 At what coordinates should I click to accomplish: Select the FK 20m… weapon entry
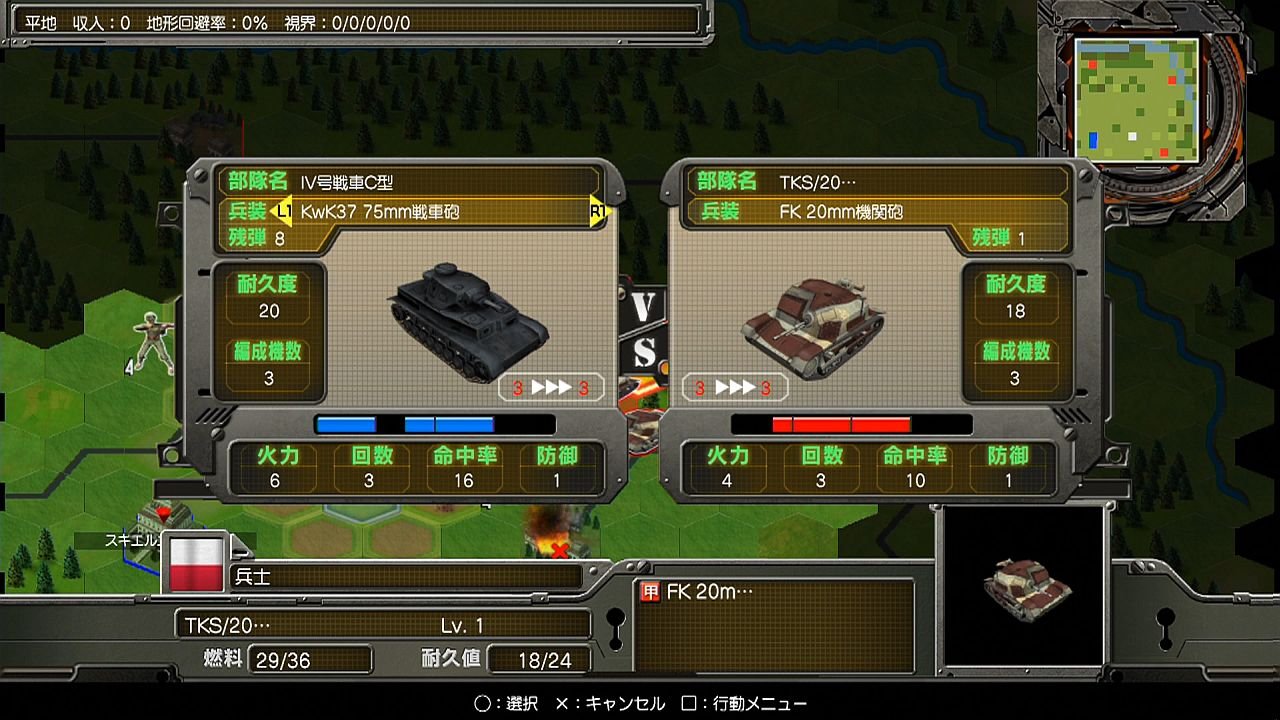click(708, 592)
